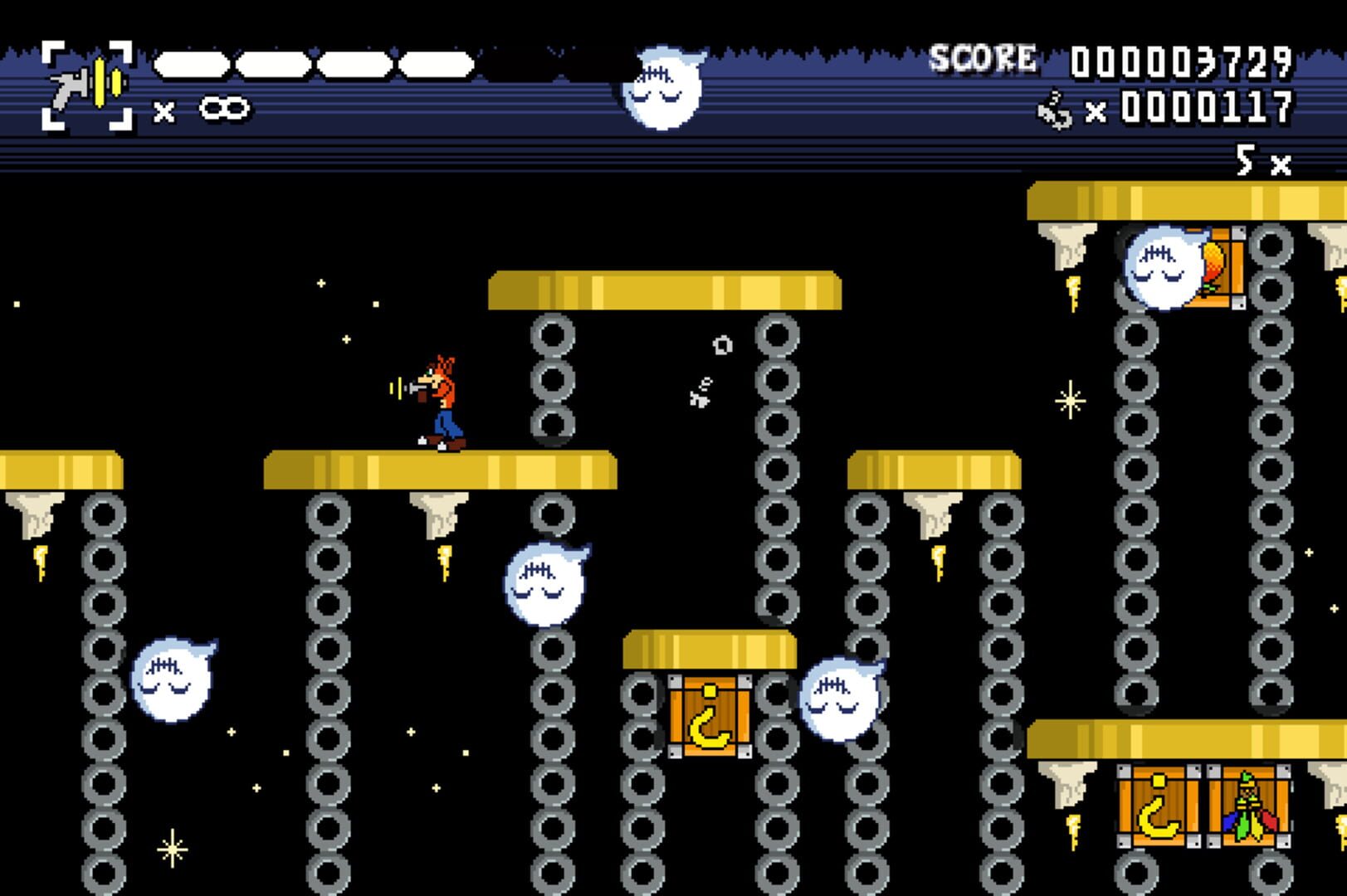Viewport: 1347px width, 896px height.
Task: Click the infinity lives indicator
Action: [x=224, y=107]
